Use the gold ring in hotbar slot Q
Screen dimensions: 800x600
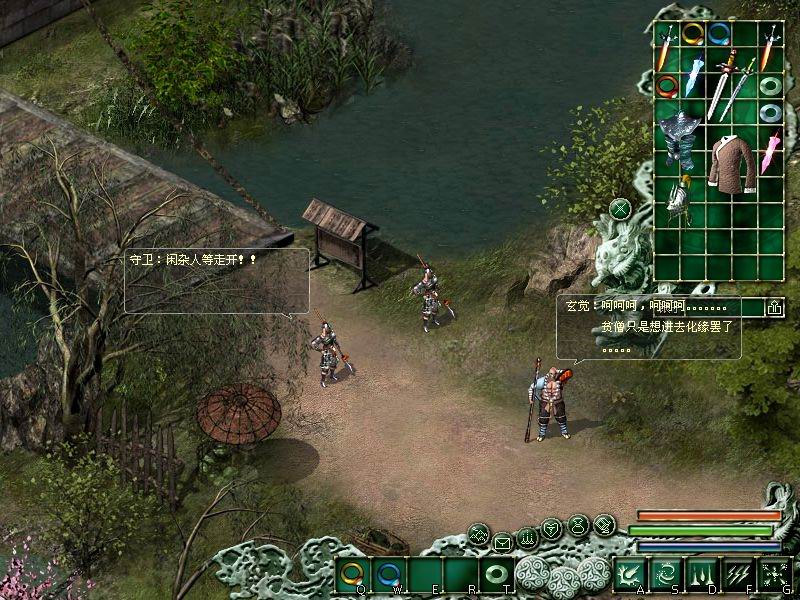coord(352,575)
